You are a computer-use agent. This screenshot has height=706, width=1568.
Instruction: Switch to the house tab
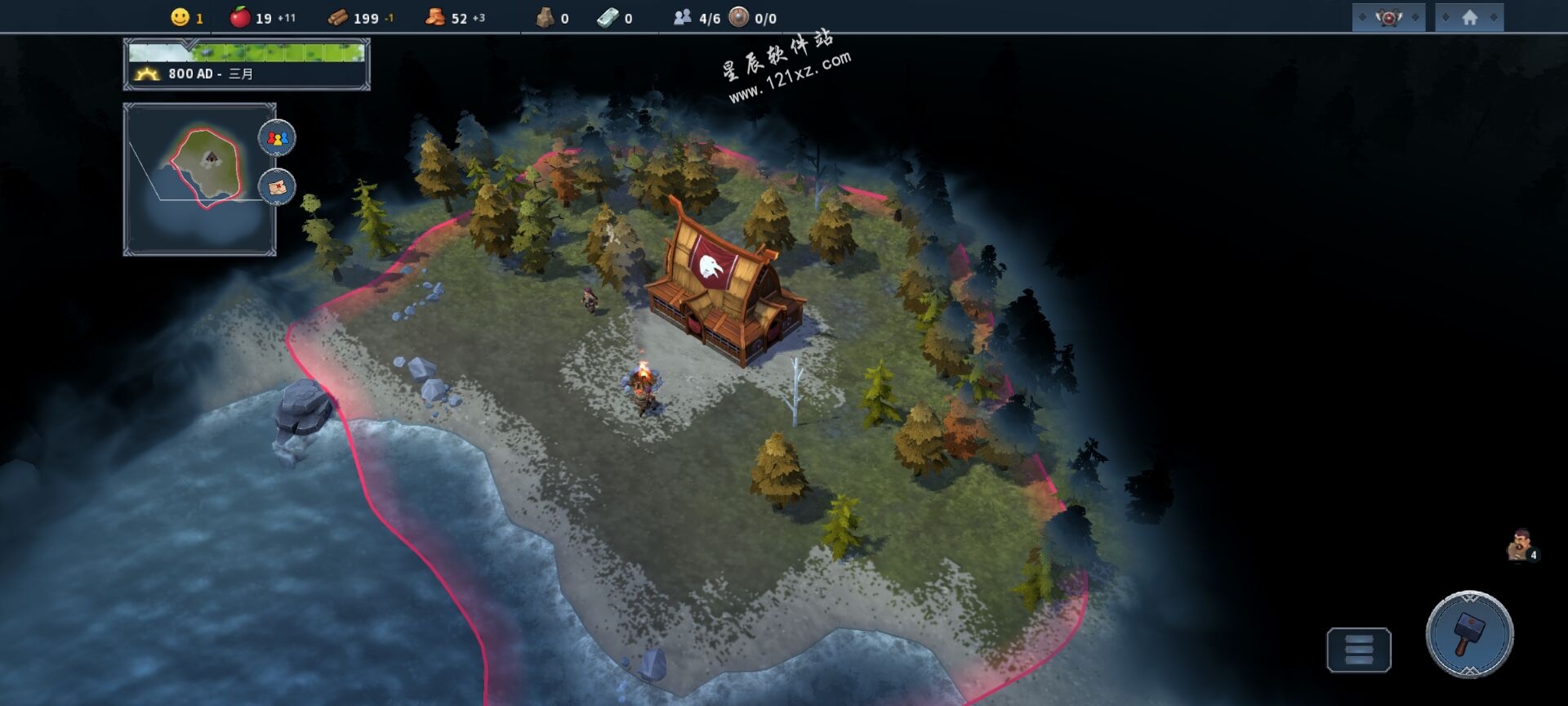click(x=1469, y=17)
